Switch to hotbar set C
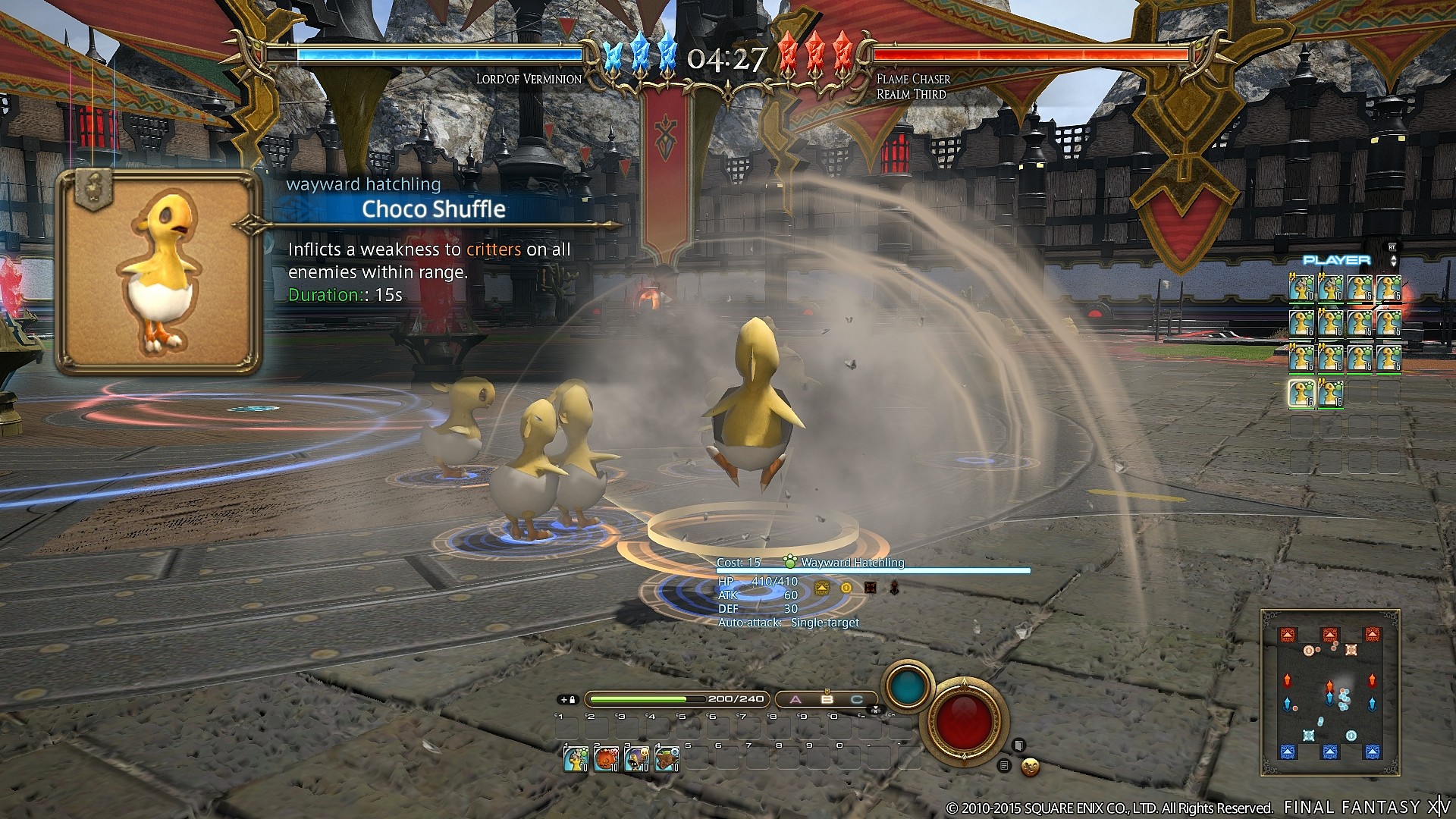This screenshot has width=1456, height=819. click(x=857, y=700)
